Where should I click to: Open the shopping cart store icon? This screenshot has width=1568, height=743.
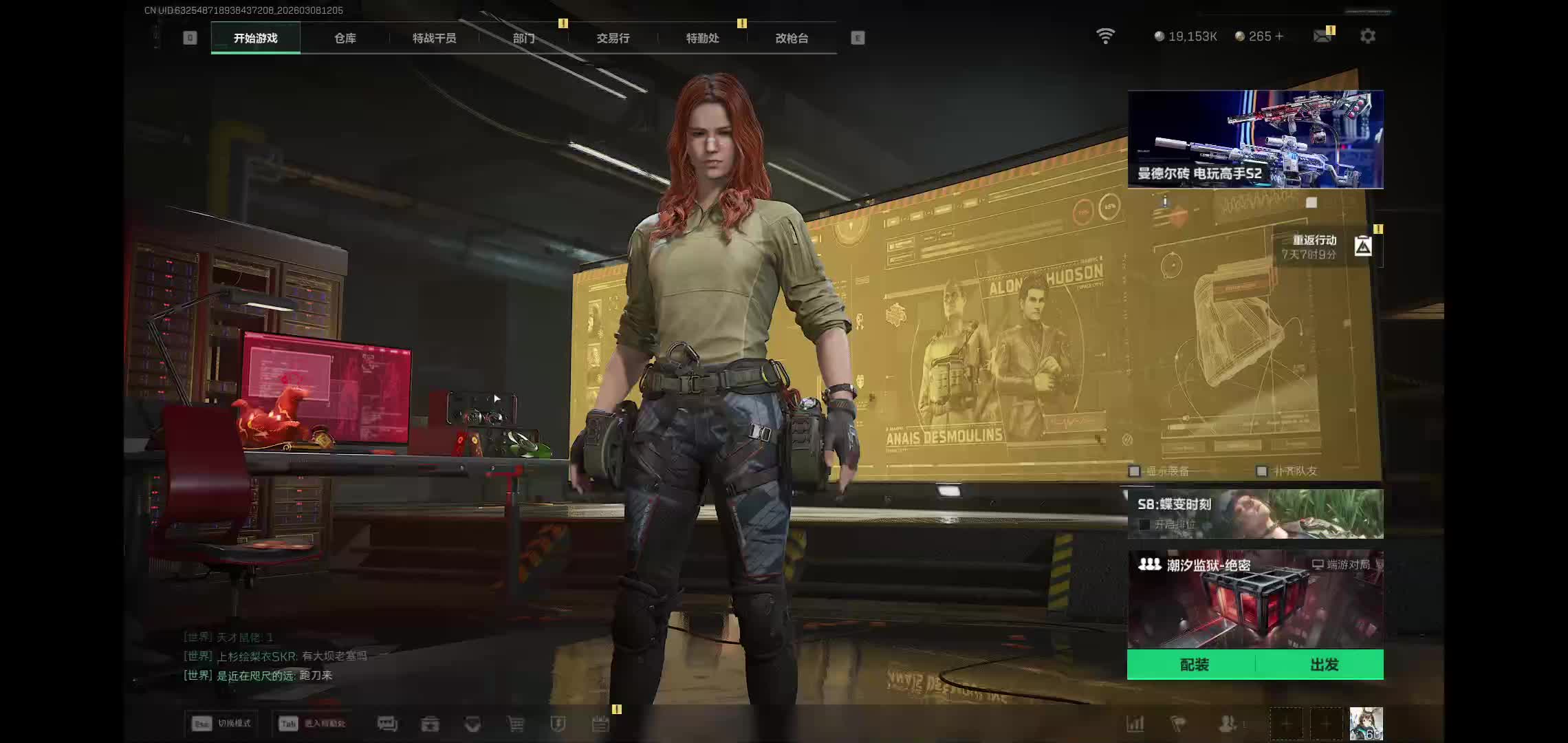point(515,724)
